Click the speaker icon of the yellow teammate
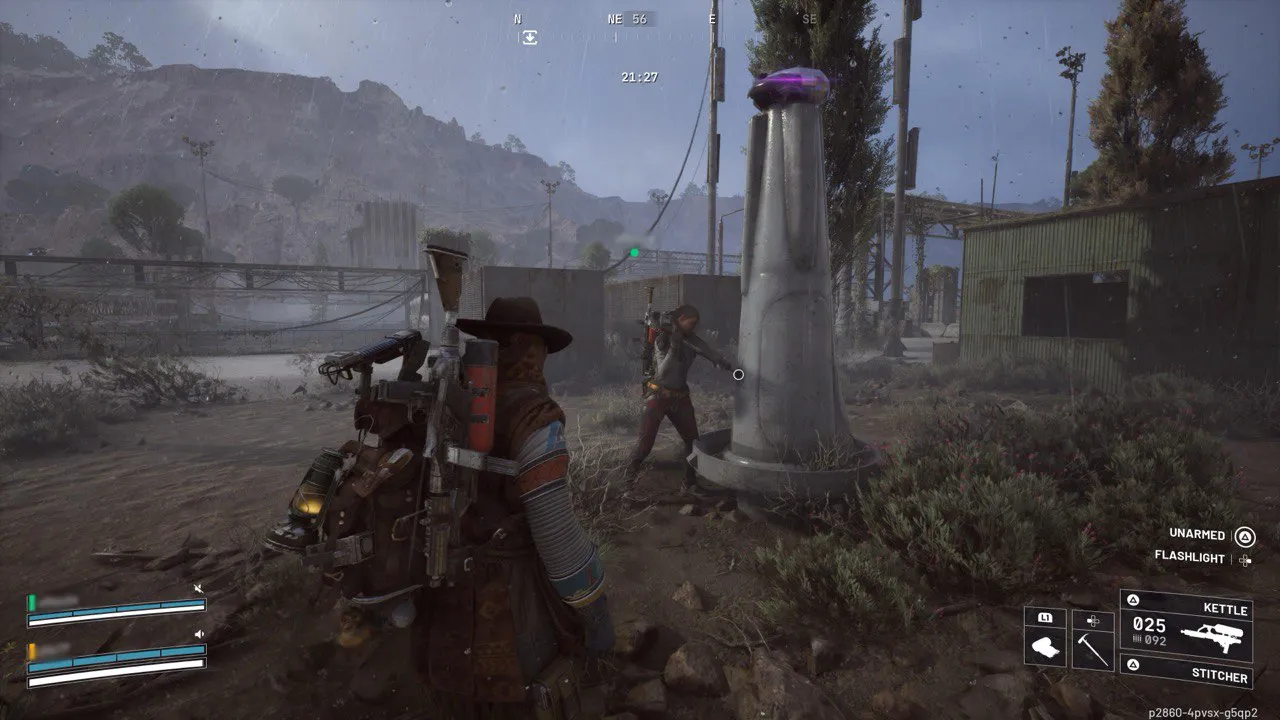This screenshot has height=720, width=1280. click(199, 634)
